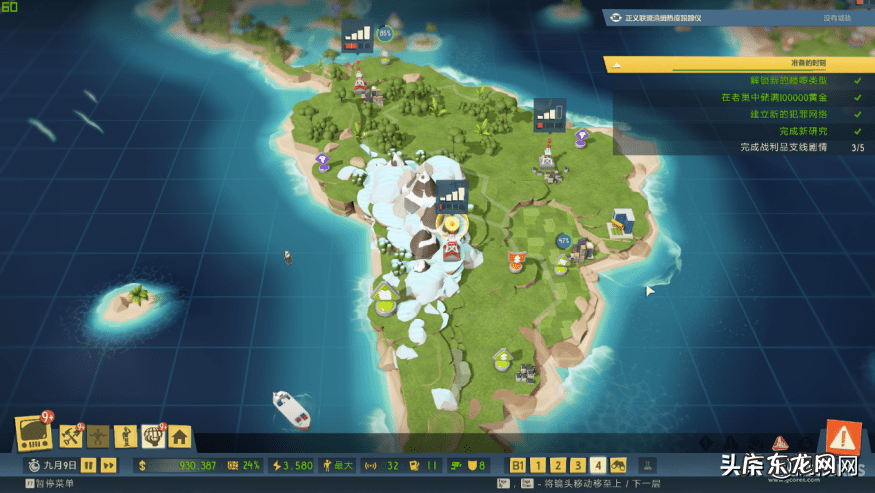
Task: Open the orange scheme marker on the map
Action: click(x=516, y=262)
